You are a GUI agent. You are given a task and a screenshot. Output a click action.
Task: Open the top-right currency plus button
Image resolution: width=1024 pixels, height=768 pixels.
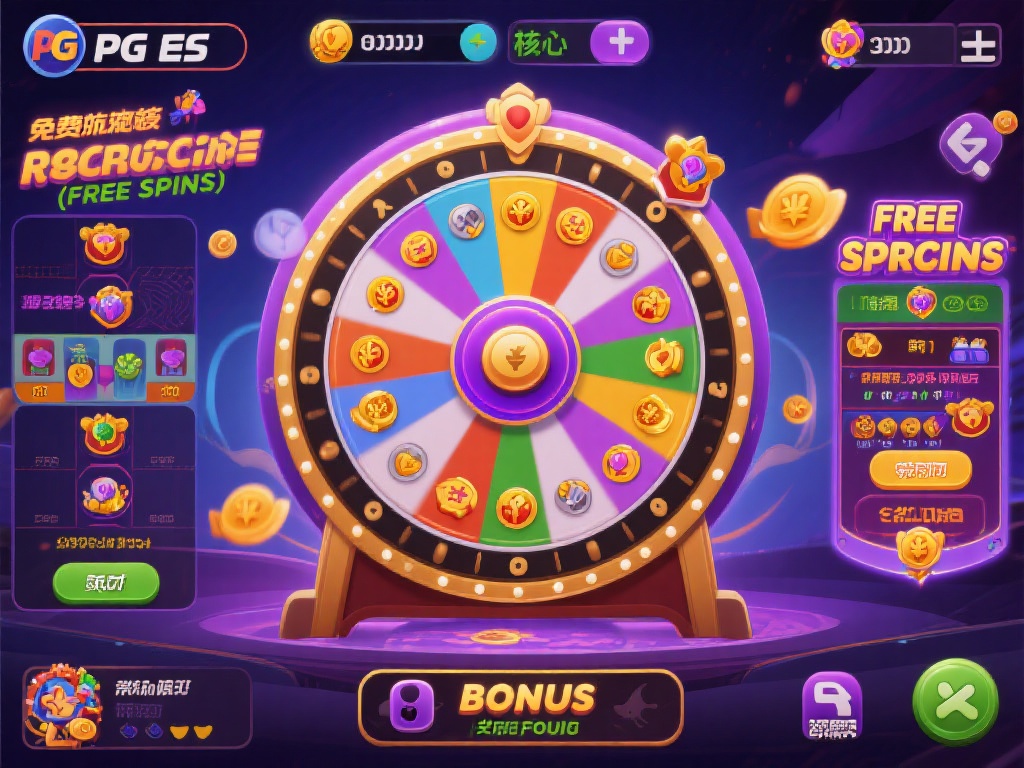pos(975,45)
